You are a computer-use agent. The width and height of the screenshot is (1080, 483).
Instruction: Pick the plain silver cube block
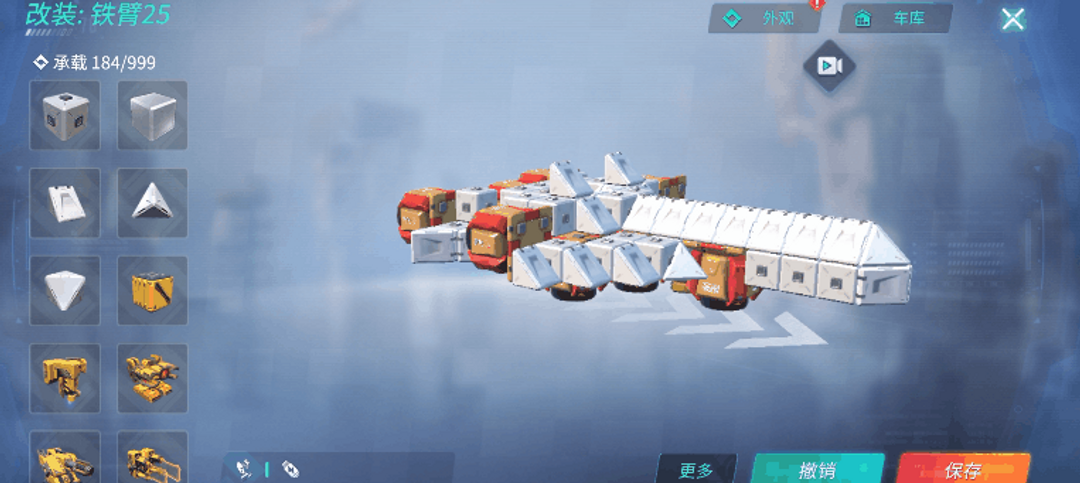click(152, 115)
